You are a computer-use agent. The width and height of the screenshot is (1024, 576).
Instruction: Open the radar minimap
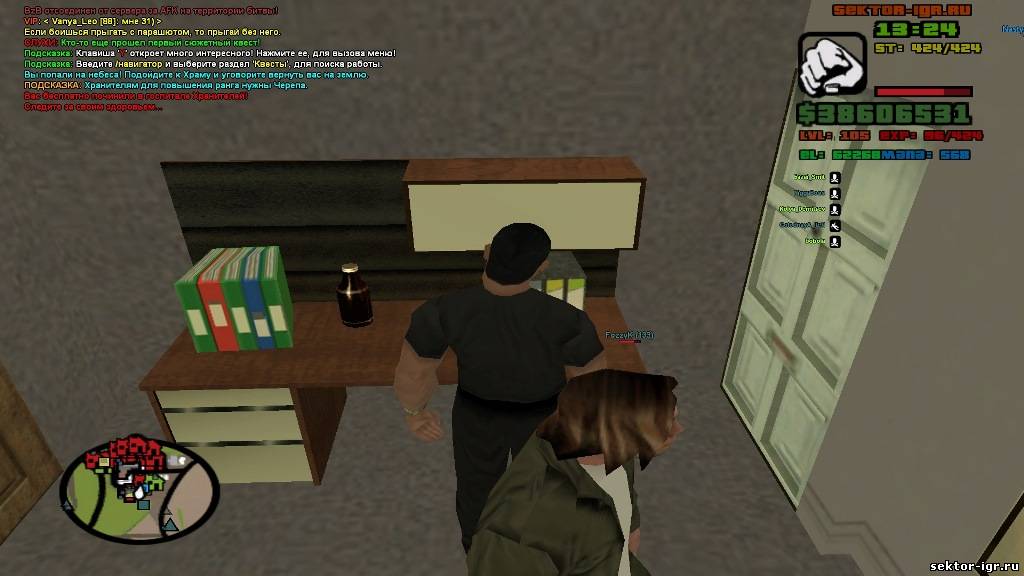(x=140, y=487)
